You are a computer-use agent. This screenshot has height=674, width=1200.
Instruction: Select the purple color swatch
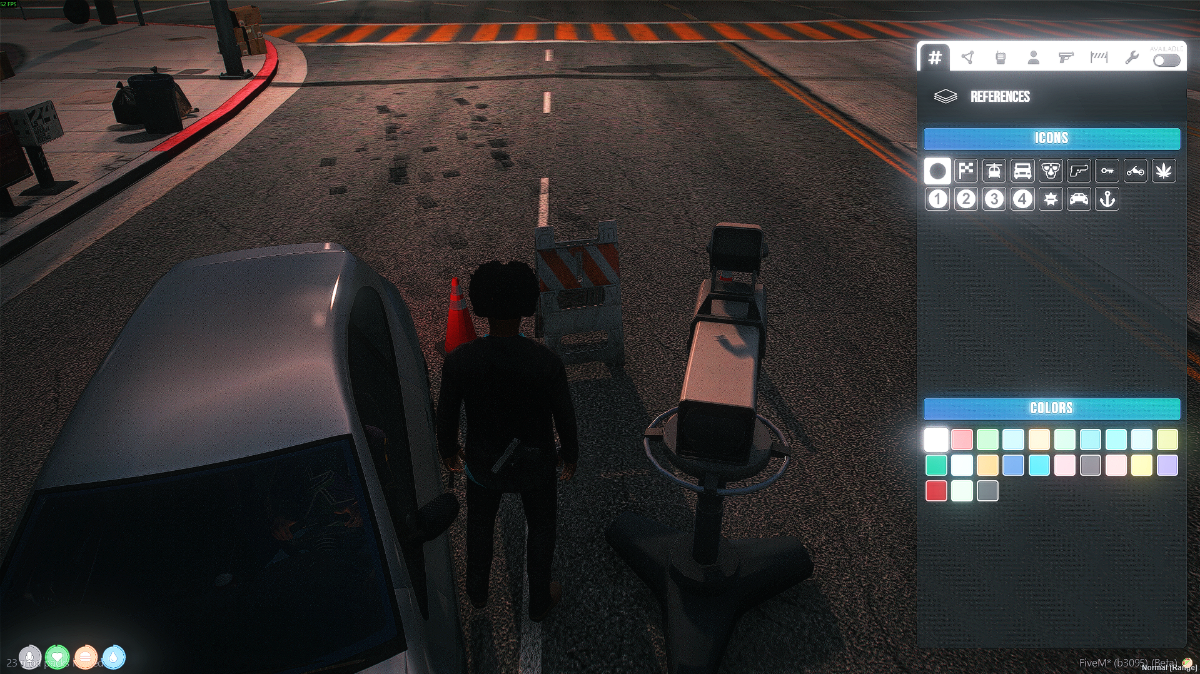pos(1167,465)
